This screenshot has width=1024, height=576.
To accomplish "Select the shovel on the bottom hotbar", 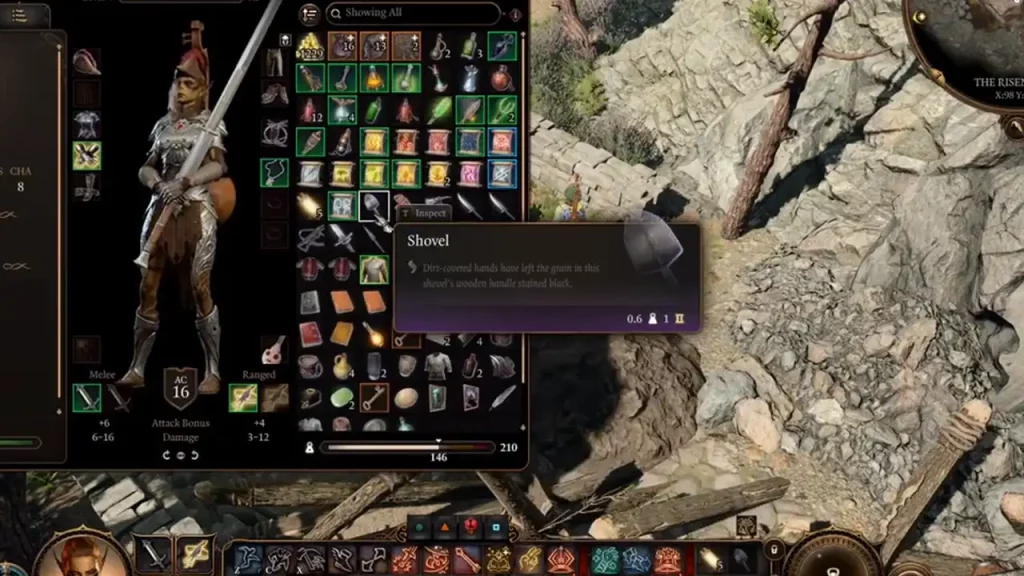I will click(741, 559).
